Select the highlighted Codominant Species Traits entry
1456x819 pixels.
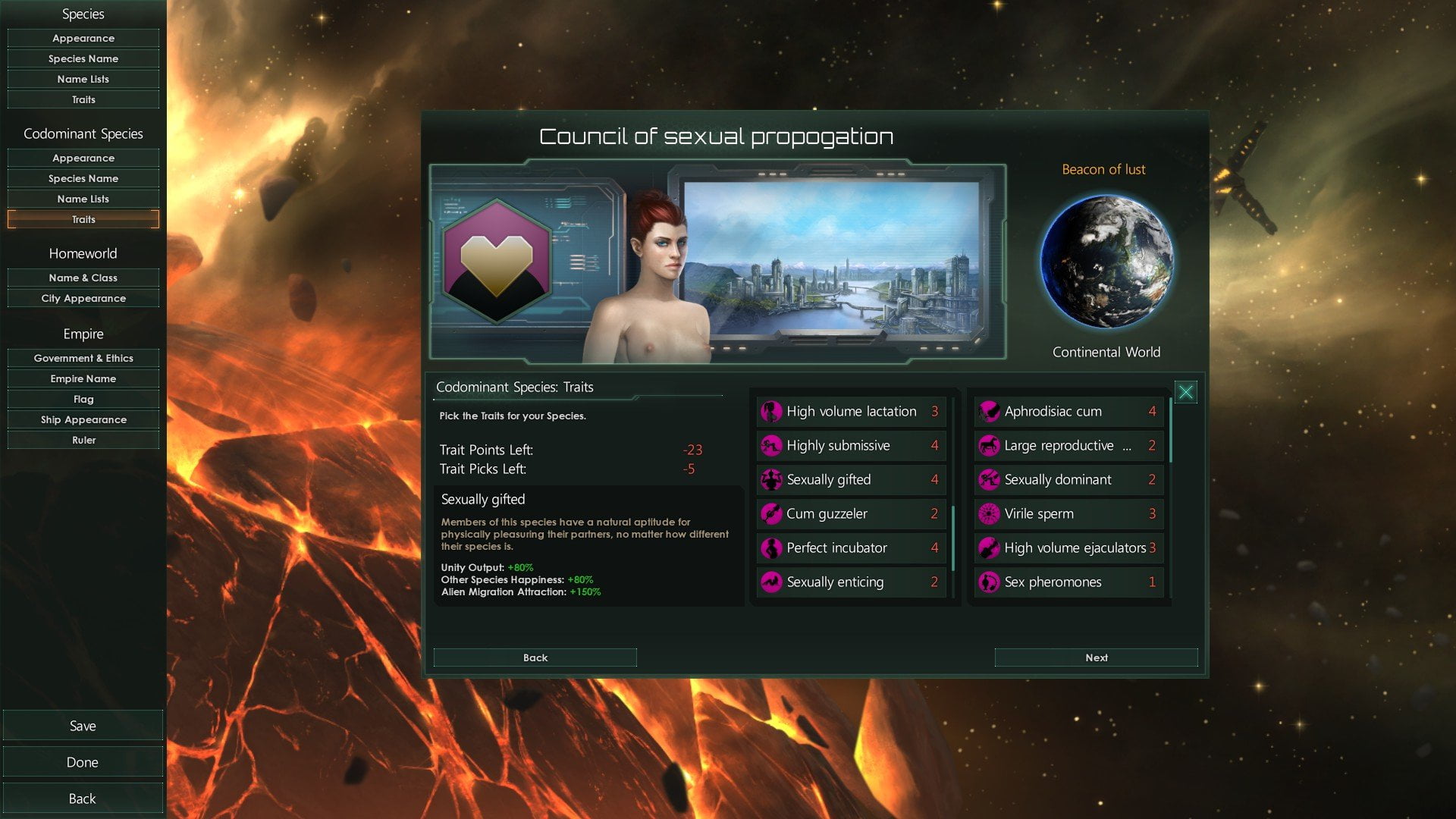pos(83,219)
